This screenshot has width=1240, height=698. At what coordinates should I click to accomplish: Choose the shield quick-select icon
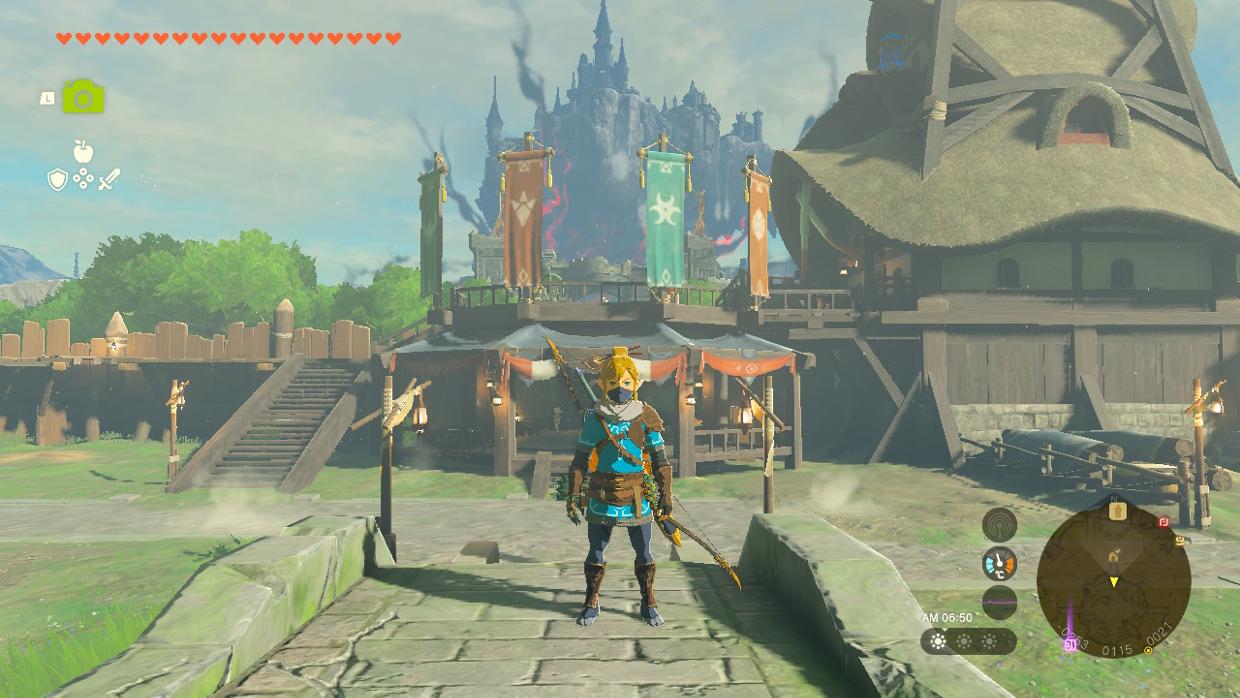point(58,180)
